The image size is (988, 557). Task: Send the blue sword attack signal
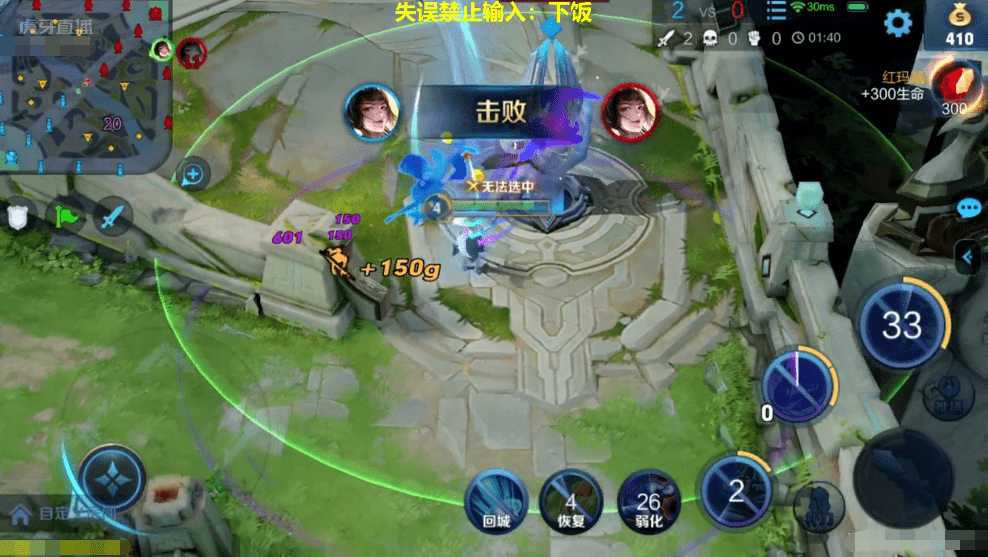[x=112, y=216]
